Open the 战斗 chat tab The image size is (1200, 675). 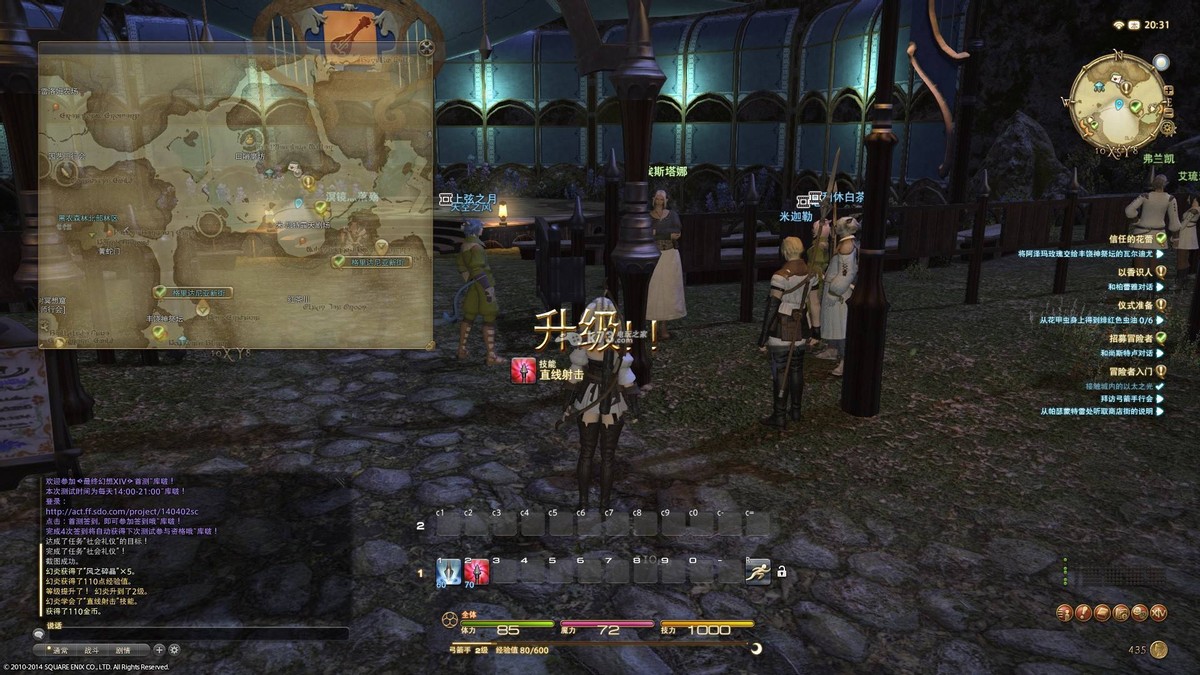(91, 649)
